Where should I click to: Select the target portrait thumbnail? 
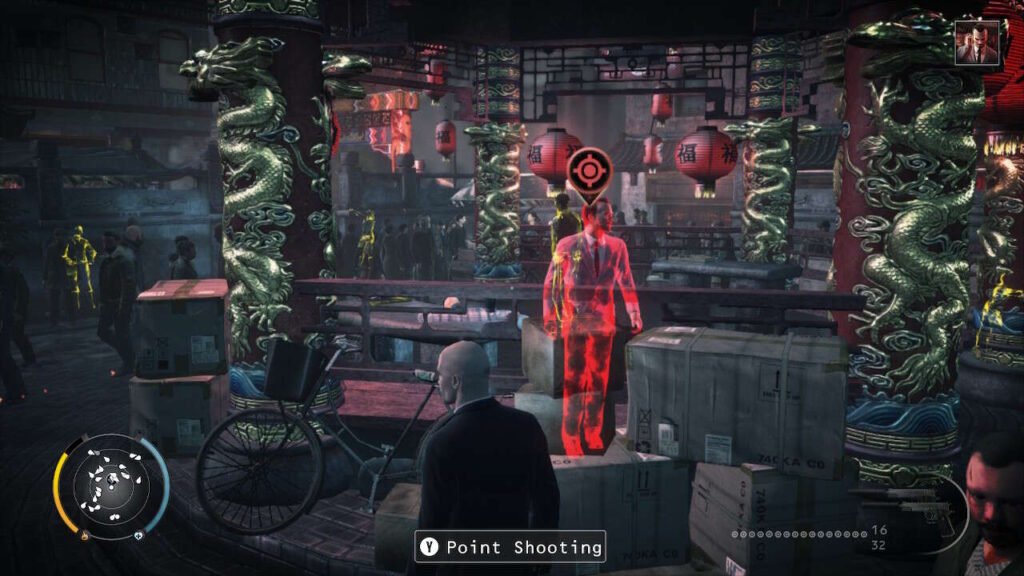point(976,43)
